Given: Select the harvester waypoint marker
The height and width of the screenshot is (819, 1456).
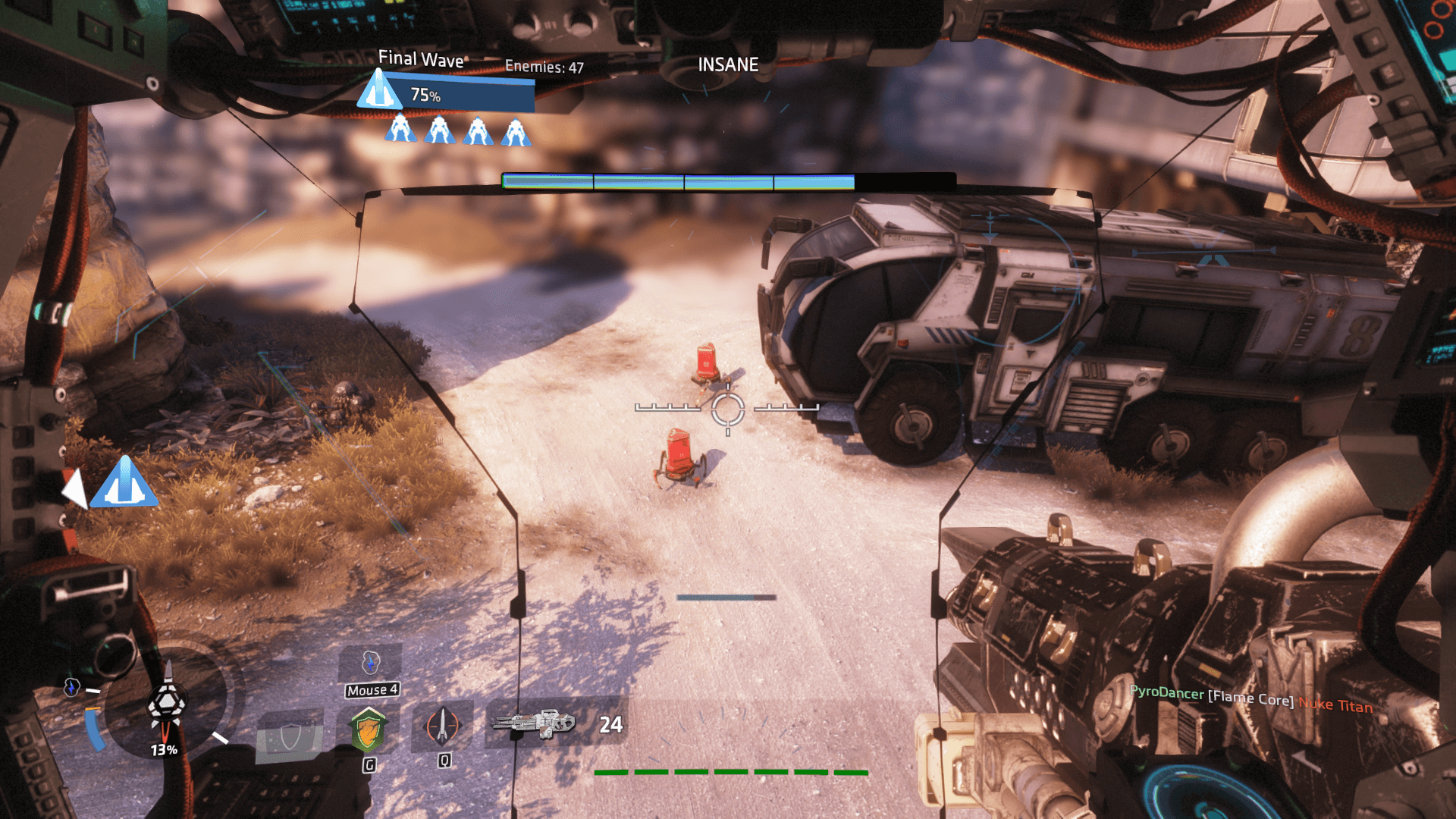Looking at the screenshot, I should click(124, 483).
